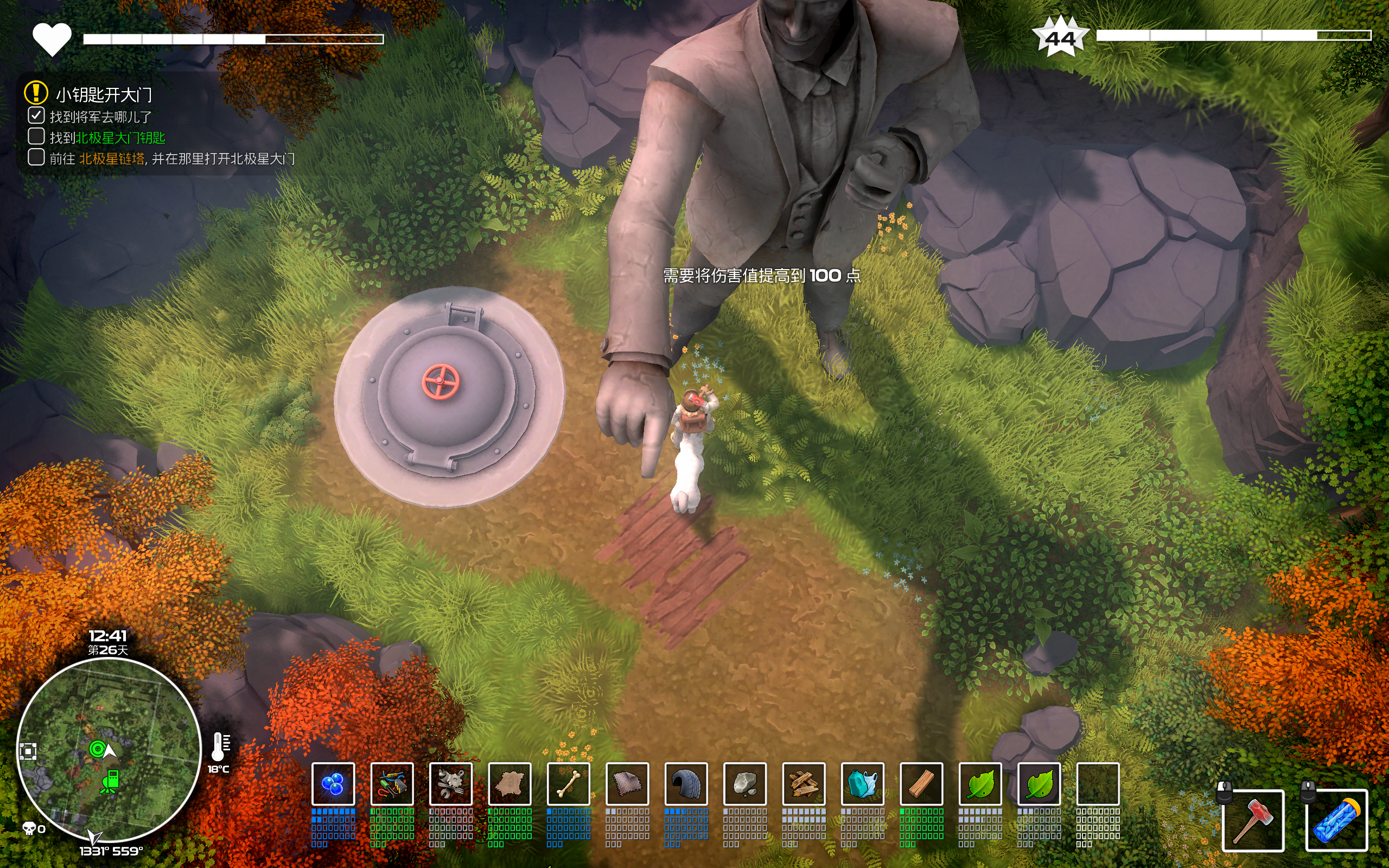Open the yellow exclamation quest tracker
Image resolution: width=1389 pixels, height=868 pixels.
36,92
